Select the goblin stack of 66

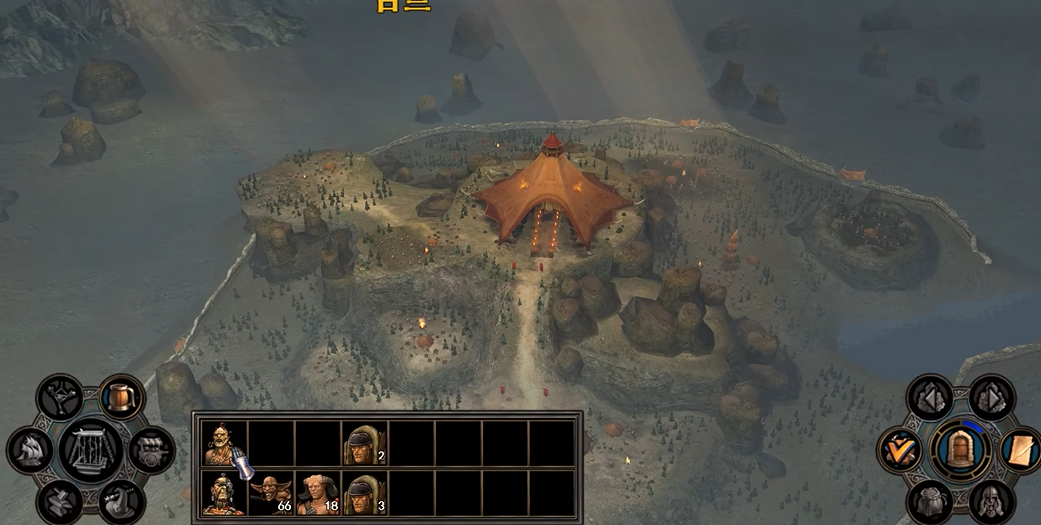click(270, 494)
